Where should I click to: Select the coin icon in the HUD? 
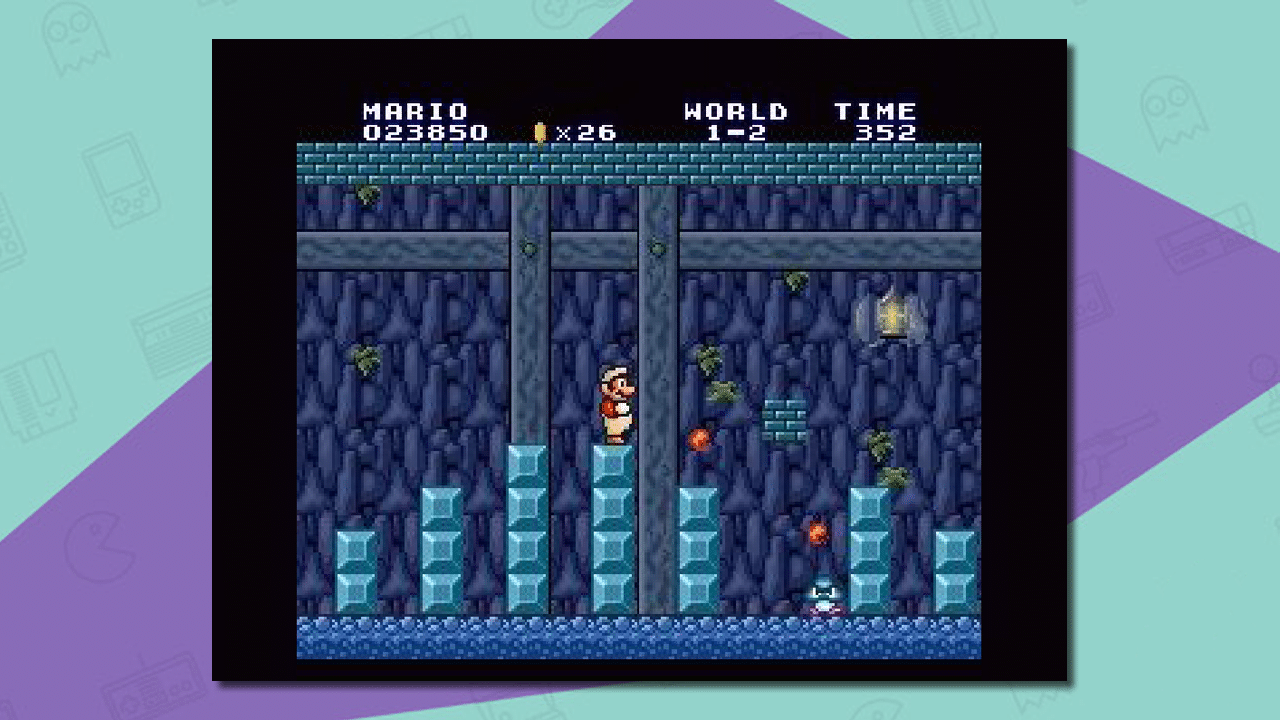(x=538, y=131)
